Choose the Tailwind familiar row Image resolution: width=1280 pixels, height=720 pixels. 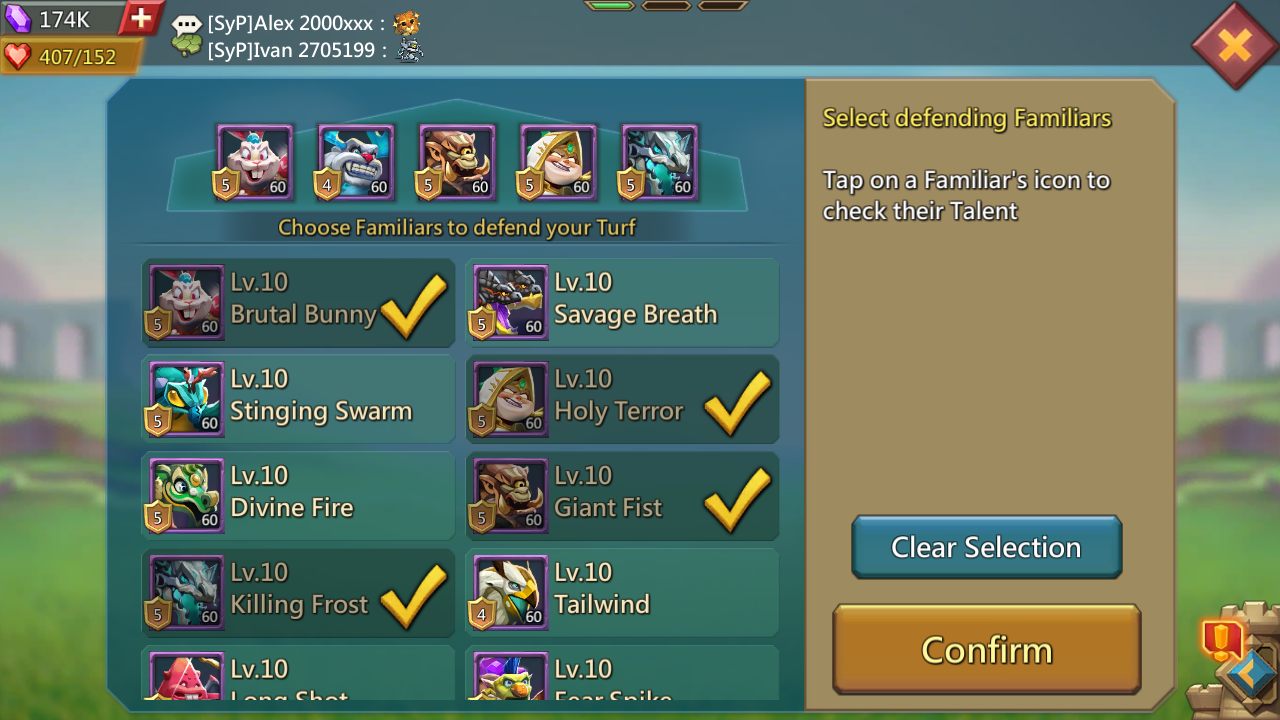(x=622, y=593)
